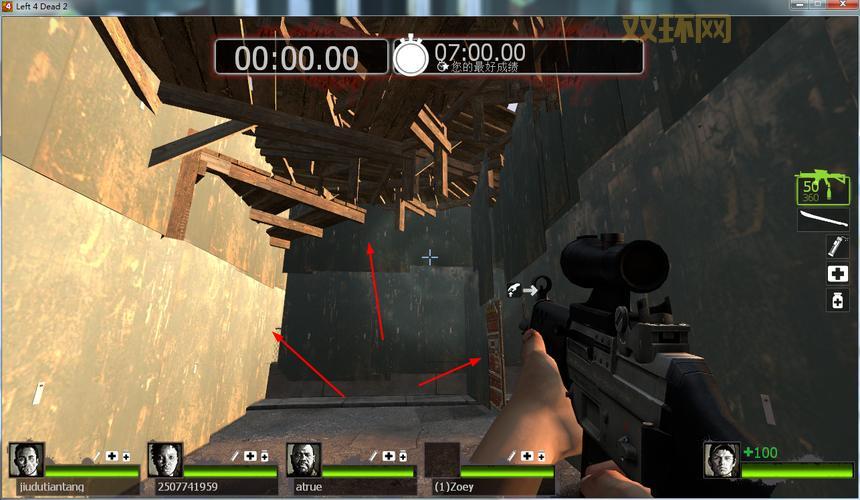The image size is (860, 500).
Task: Click the stopwatch icon beside the timer
Action: coord(410,57)
